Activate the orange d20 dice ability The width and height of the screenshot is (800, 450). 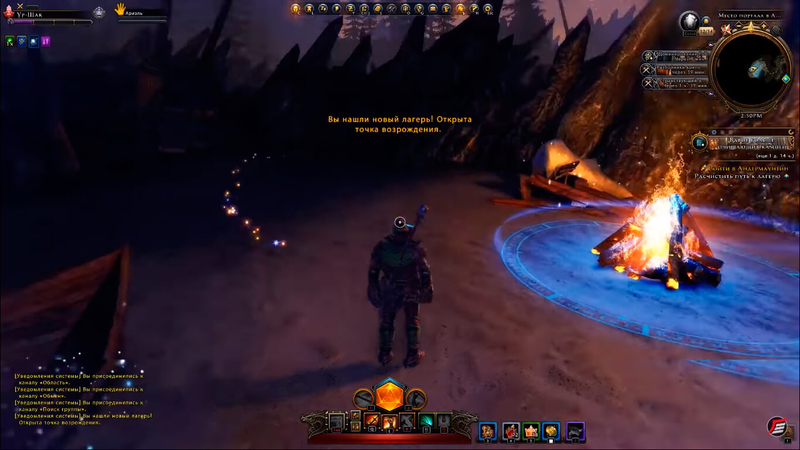click(x=388, y=394)
